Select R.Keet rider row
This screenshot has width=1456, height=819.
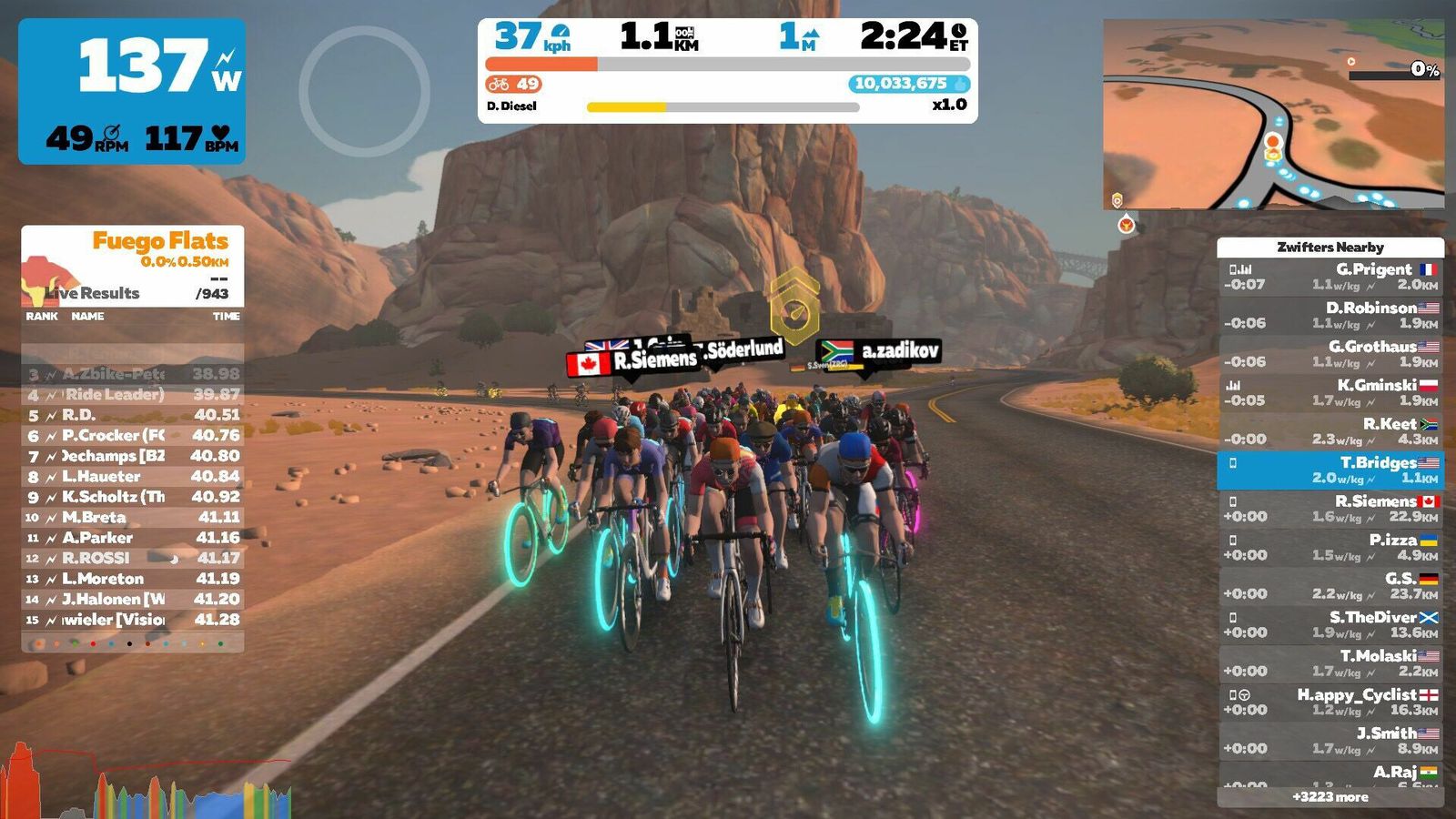1330,431
